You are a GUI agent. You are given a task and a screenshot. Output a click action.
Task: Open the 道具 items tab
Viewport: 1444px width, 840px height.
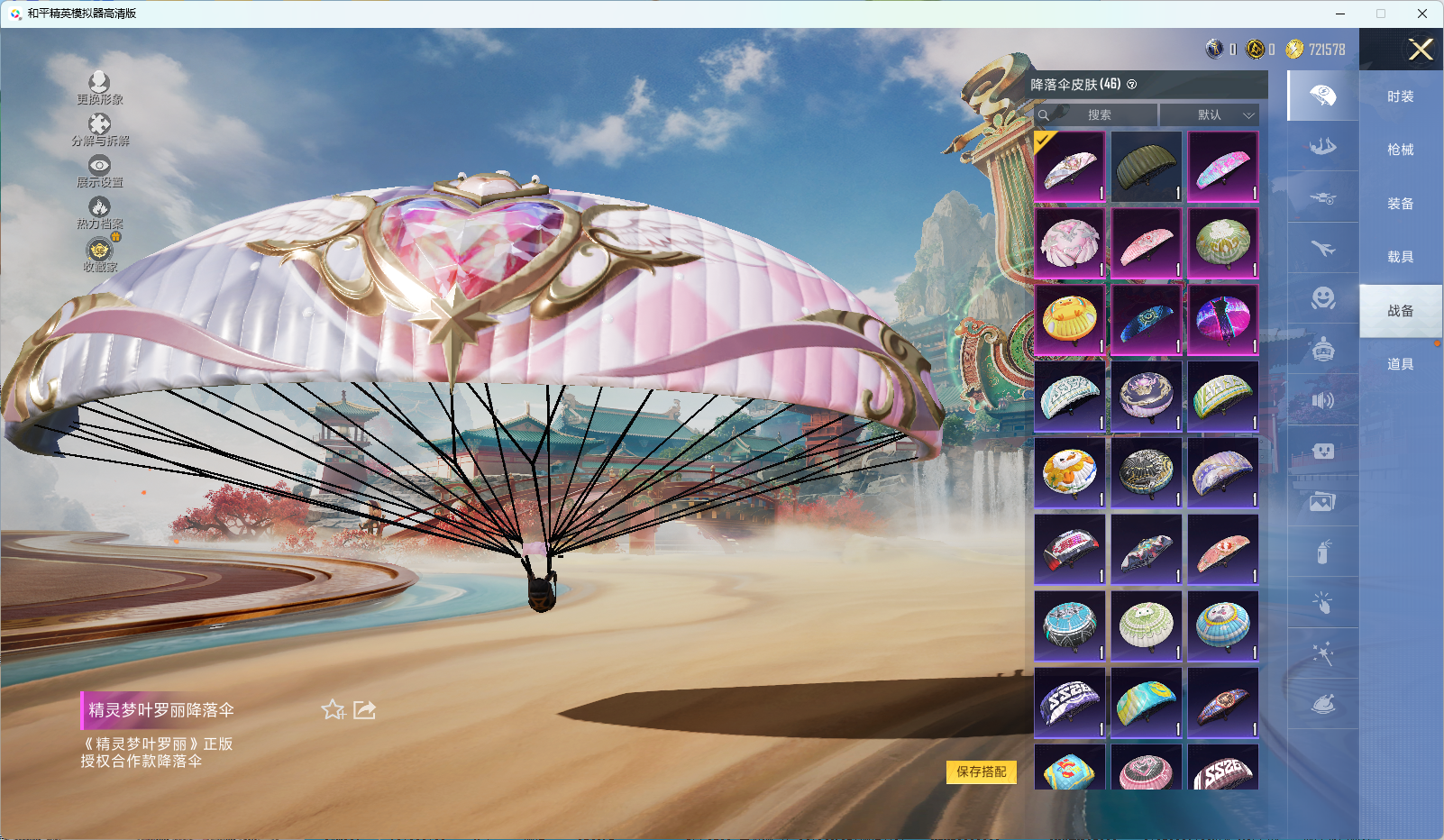point(1400,364)
